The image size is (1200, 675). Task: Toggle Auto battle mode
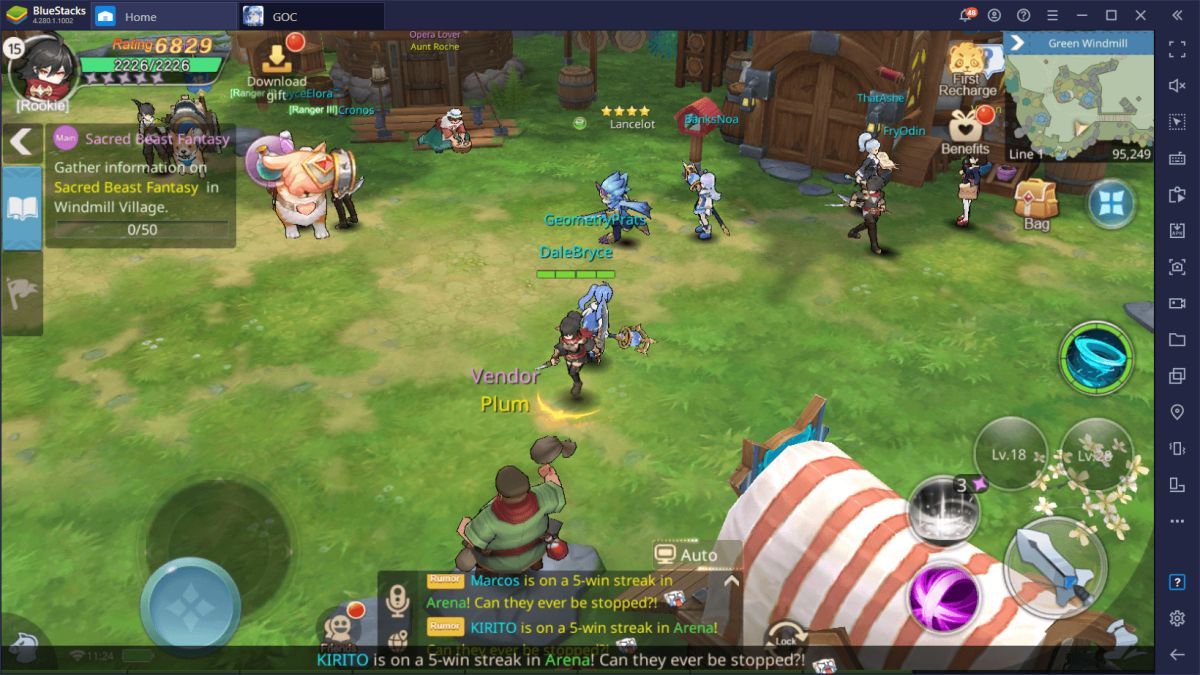coord(687,555)
